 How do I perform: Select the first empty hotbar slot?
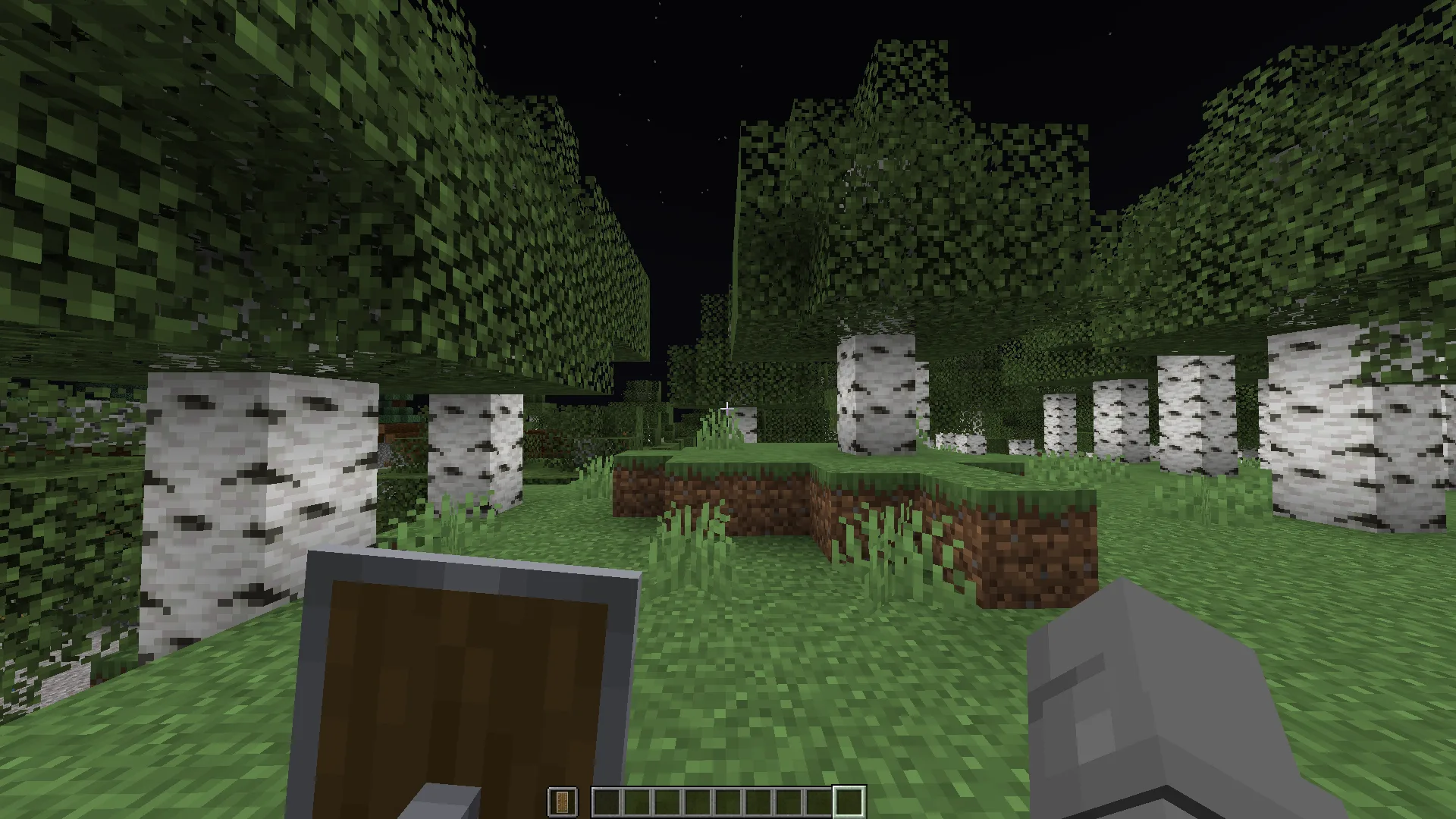[607, 799]
